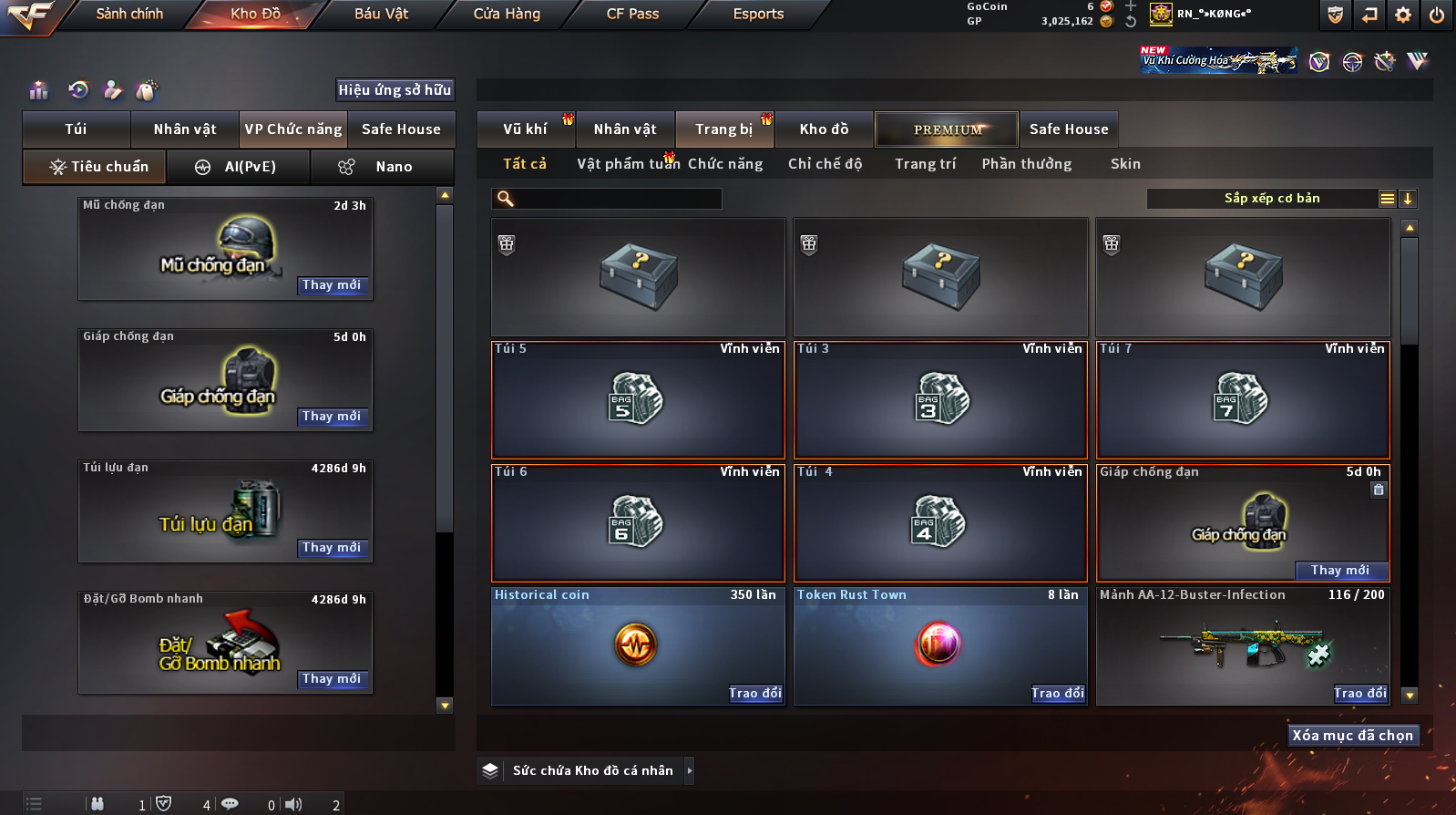Open the Báu Vật menu
This screenshot has height=815, width=1456.
(381, 14)
